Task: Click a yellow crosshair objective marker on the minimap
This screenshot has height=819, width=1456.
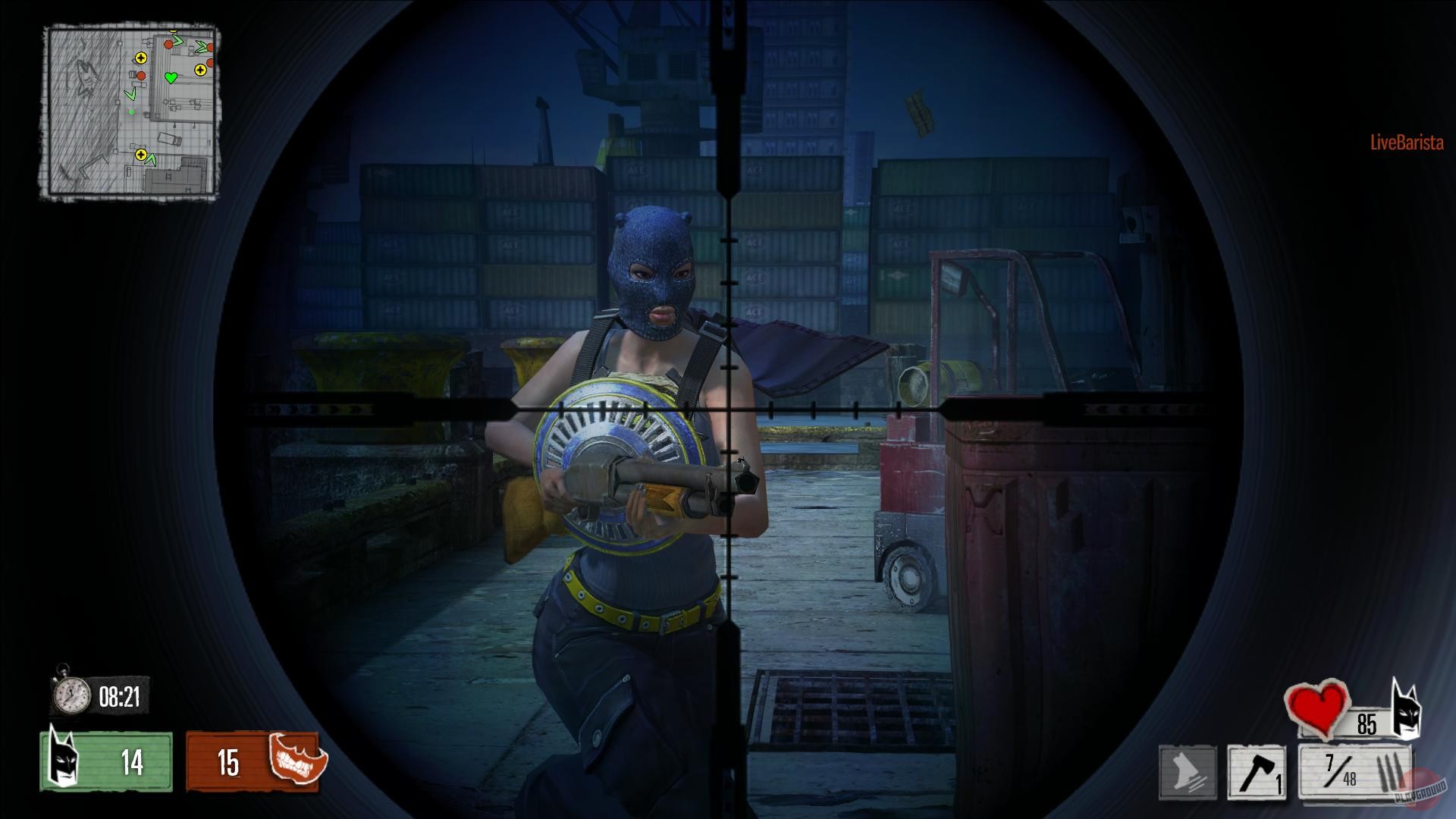Action: [x=141, y=58]
